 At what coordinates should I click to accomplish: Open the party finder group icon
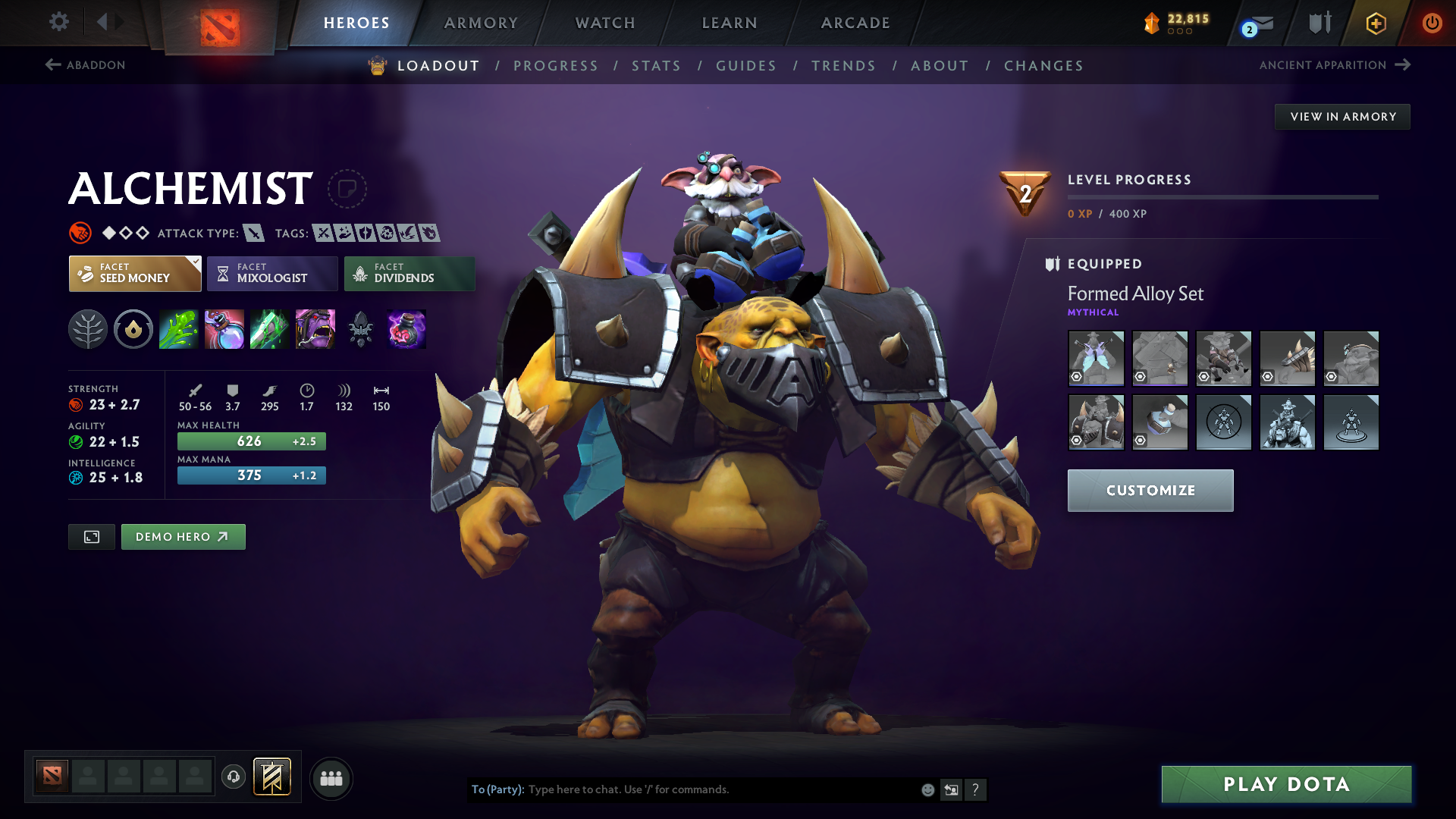(x=331, y=778)
